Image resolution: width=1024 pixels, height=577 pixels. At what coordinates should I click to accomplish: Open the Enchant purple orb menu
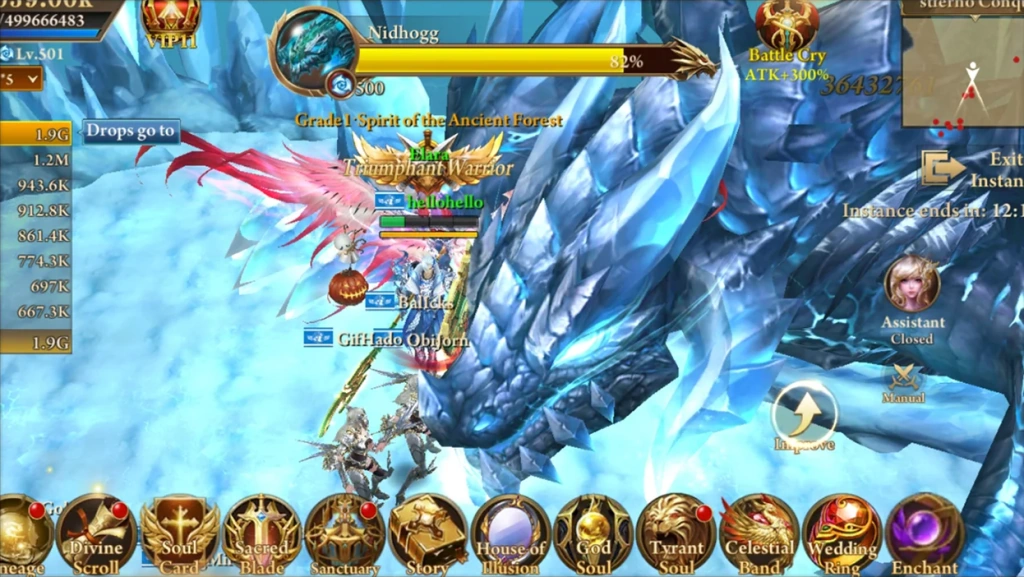click(x=924, y=531)
